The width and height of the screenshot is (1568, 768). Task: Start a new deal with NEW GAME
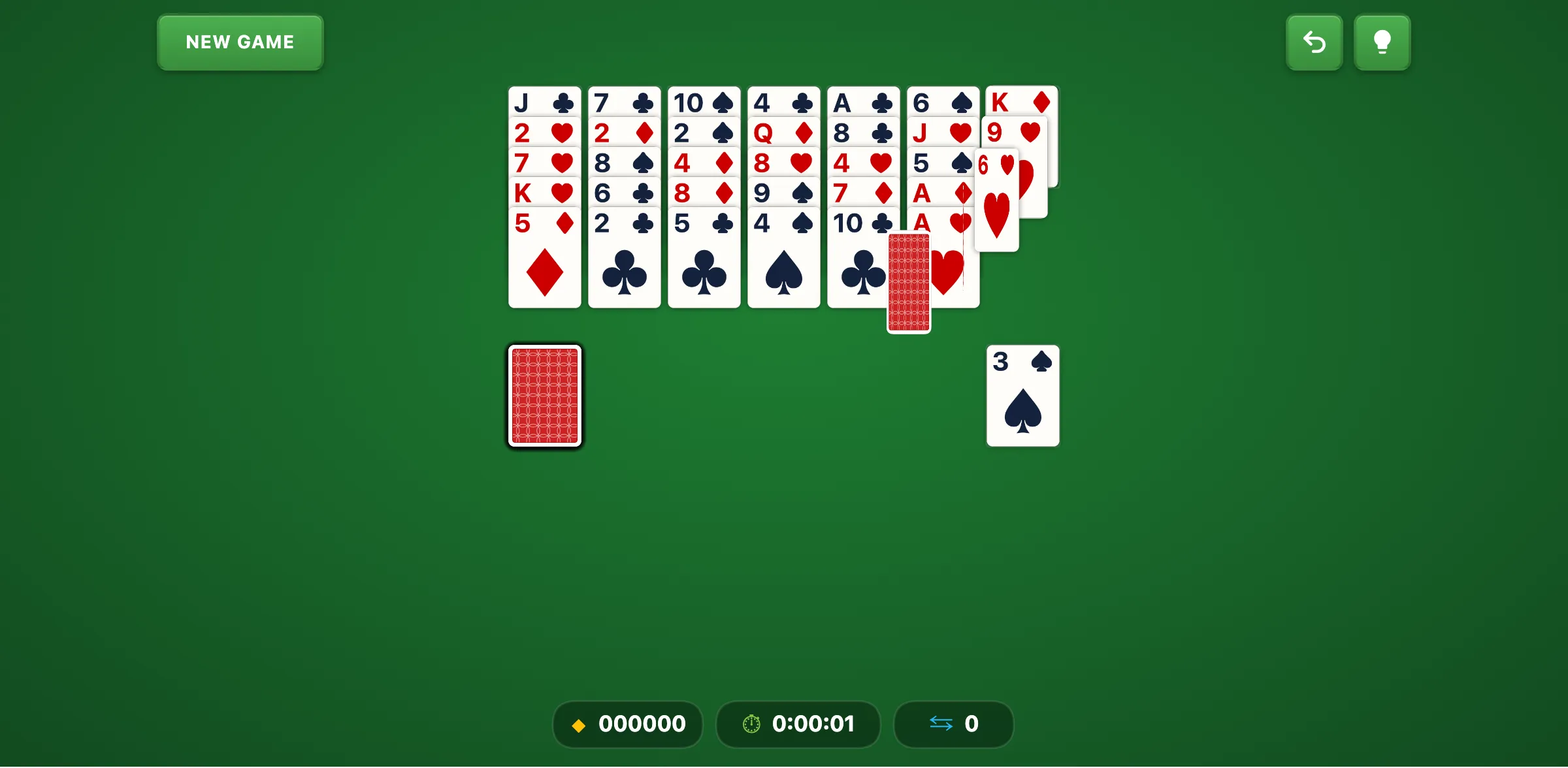(x=240, y=42)
